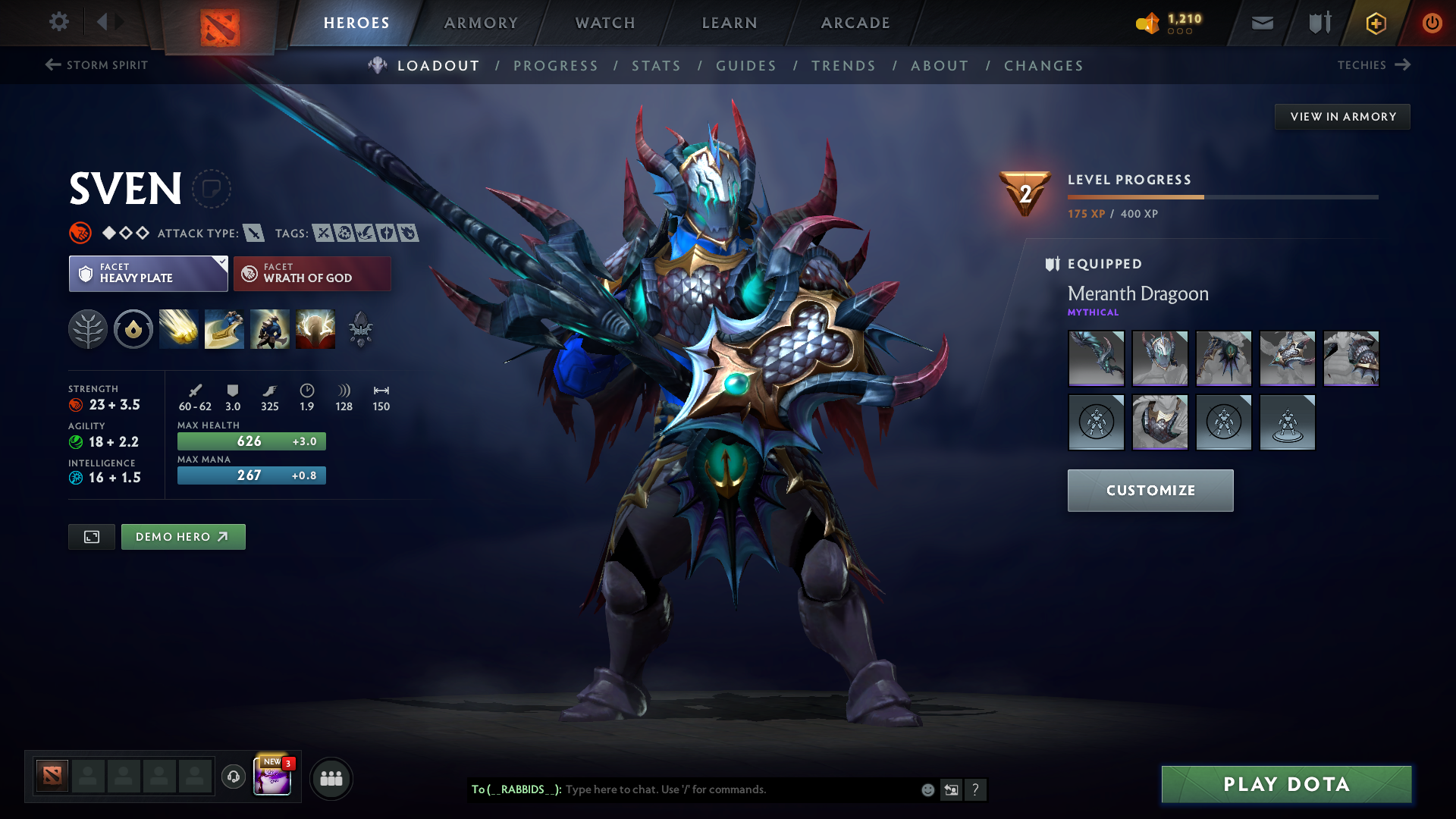The height and width of the screenshot is (819, 1456).
Task: Open the friends list people icon
Action: pyautogui.click(x=331, y=778)
